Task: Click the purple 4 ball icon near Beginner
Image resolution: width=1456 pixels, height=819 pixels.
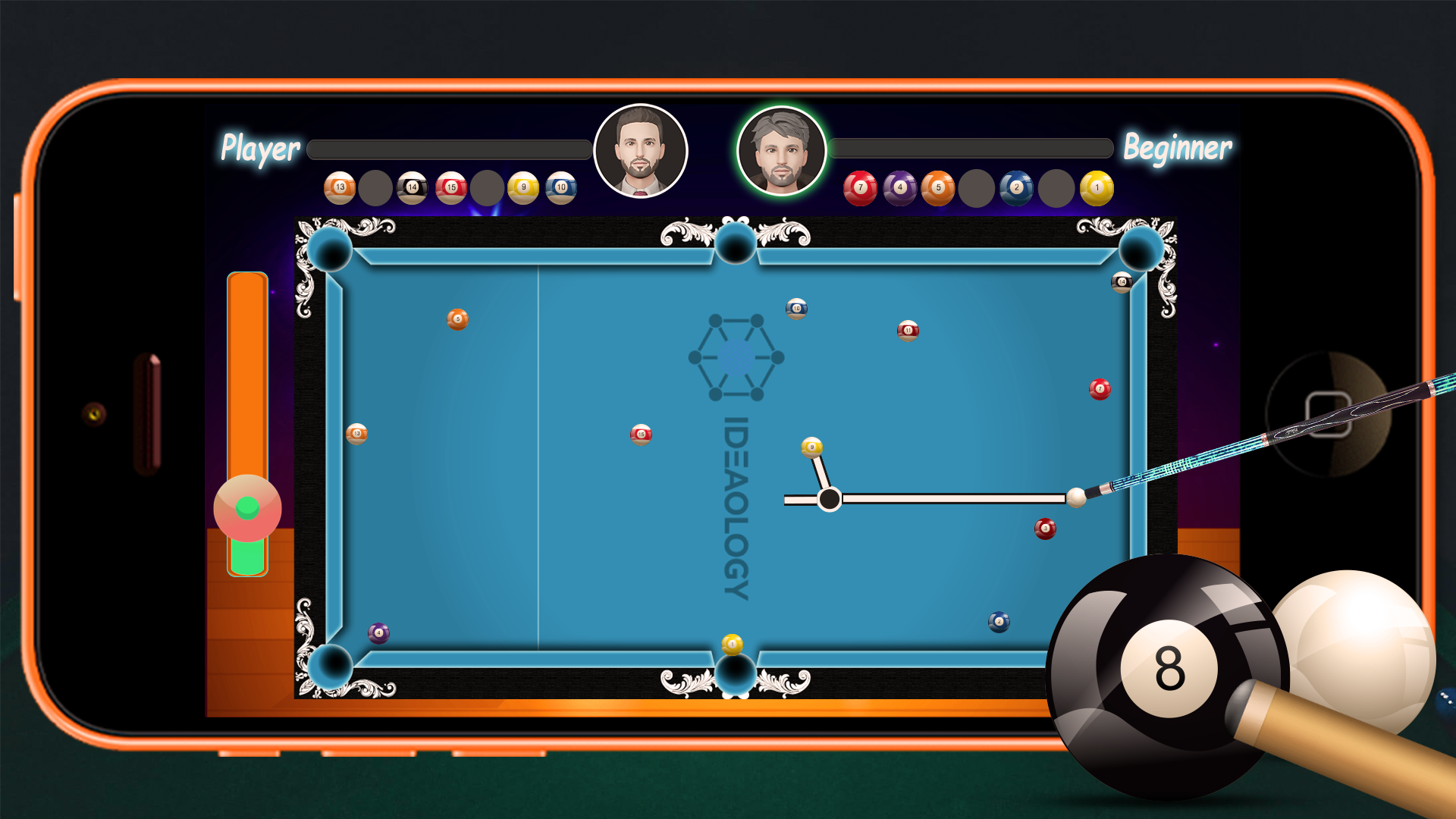Action: [x=899, y=186]
